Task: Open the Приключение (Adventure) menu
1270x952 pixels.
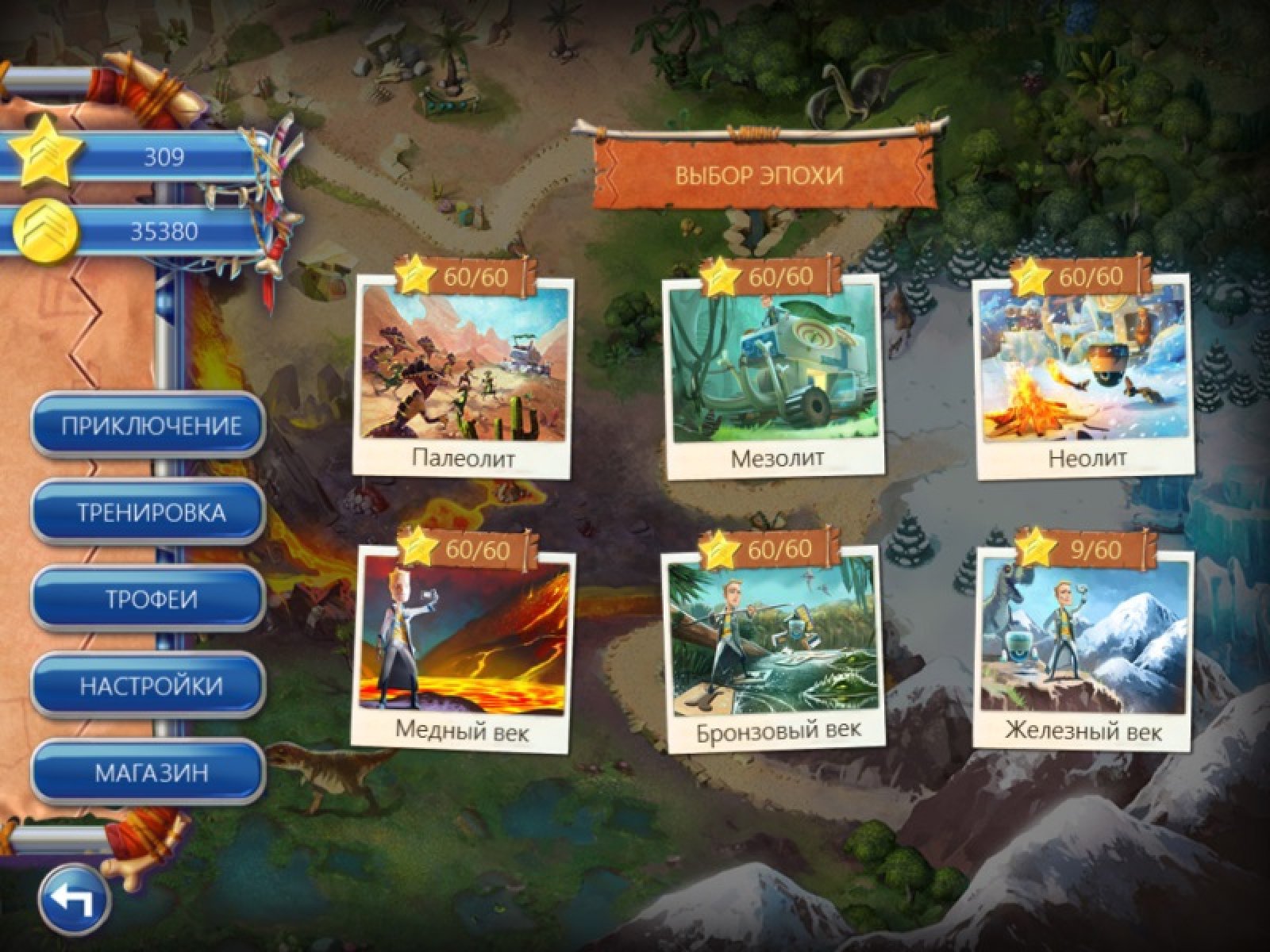Action: [x=149, y=426]
